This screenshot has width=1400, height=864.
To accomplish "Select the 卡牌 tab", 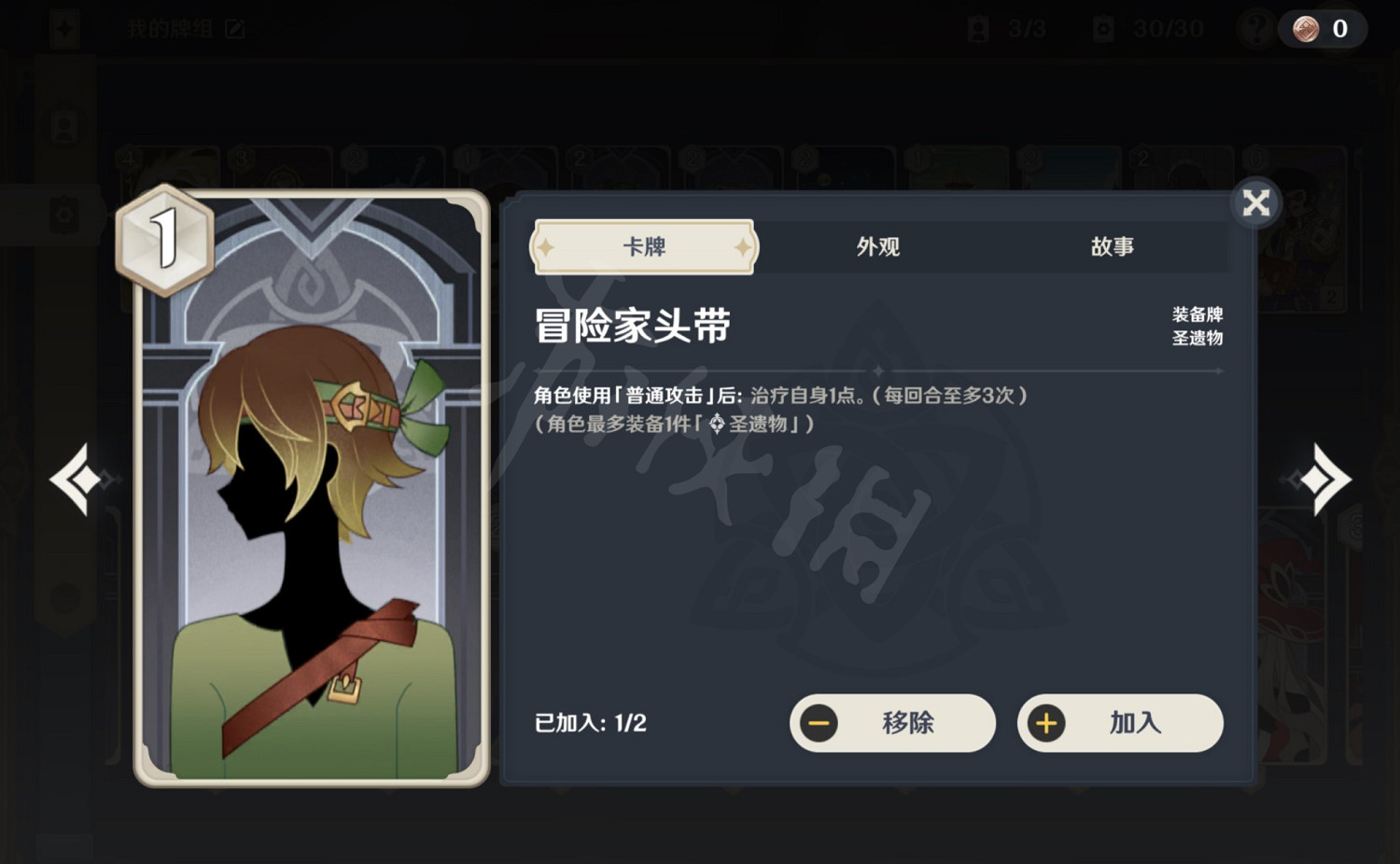I will pyautogui.click(x=642, y=246).
